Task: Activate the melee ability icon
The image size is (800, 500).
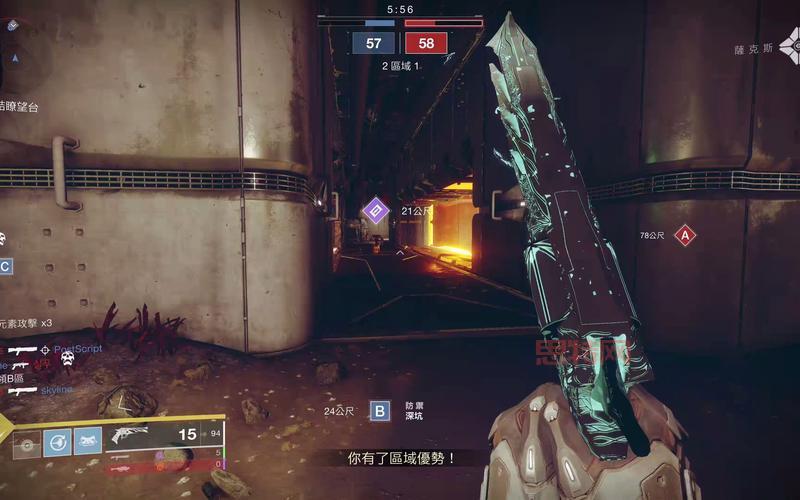Action: tap(57, 441)
